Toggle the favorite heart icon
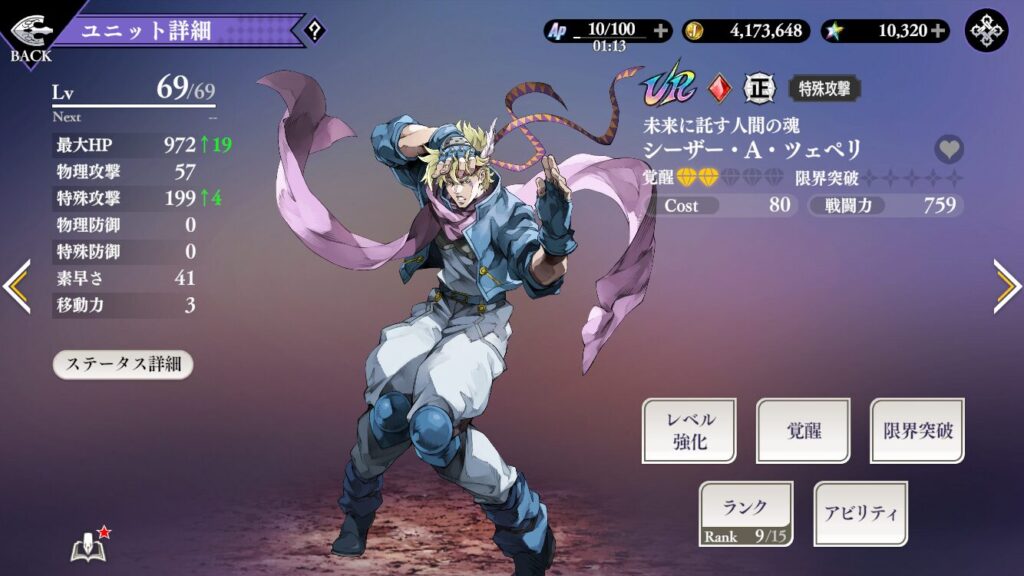Image resolution: width=1024 pixels, height=576 pixels. click(949, 150)
